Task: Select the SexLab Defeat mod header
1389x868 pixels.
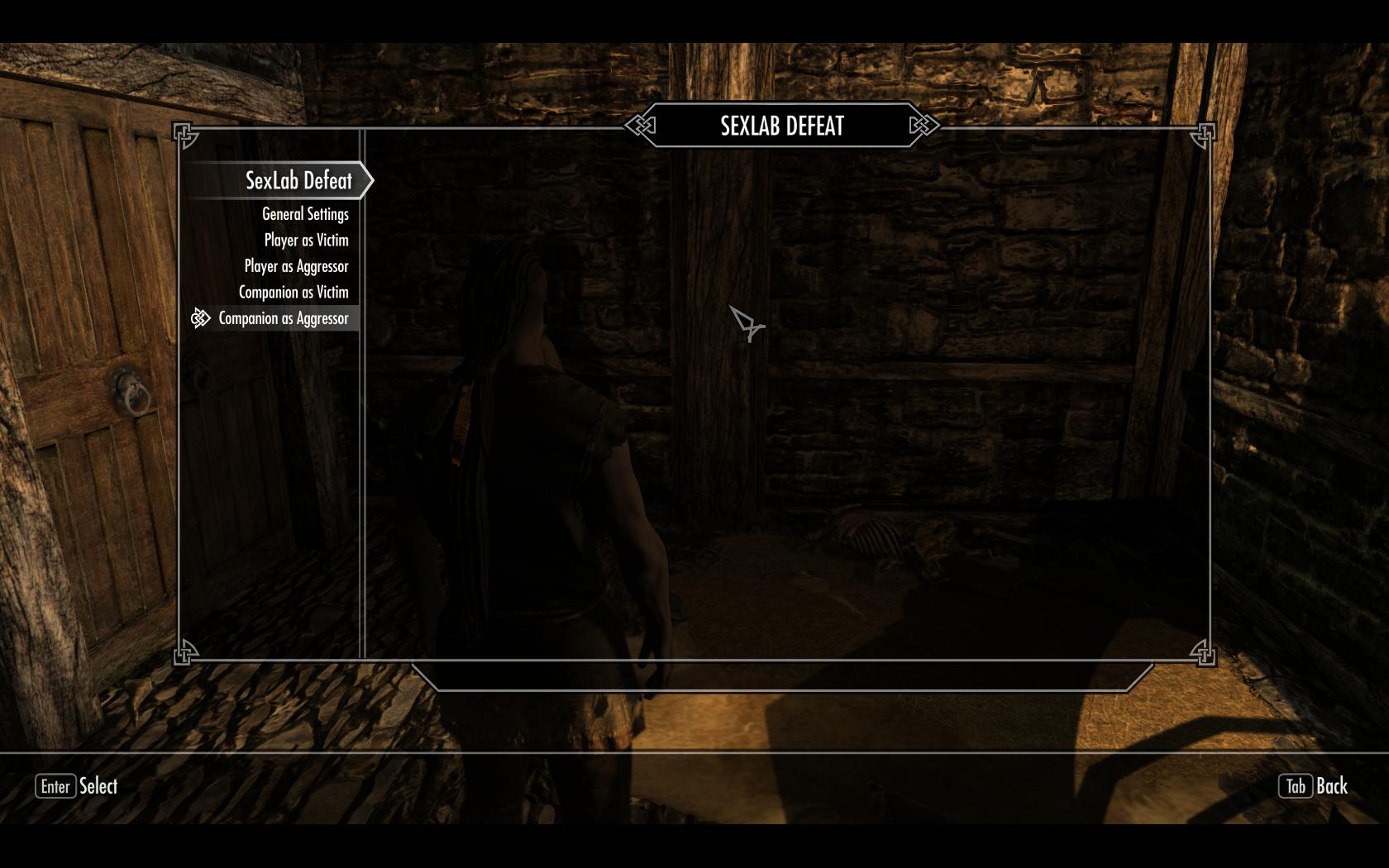Action: (298, 180)
